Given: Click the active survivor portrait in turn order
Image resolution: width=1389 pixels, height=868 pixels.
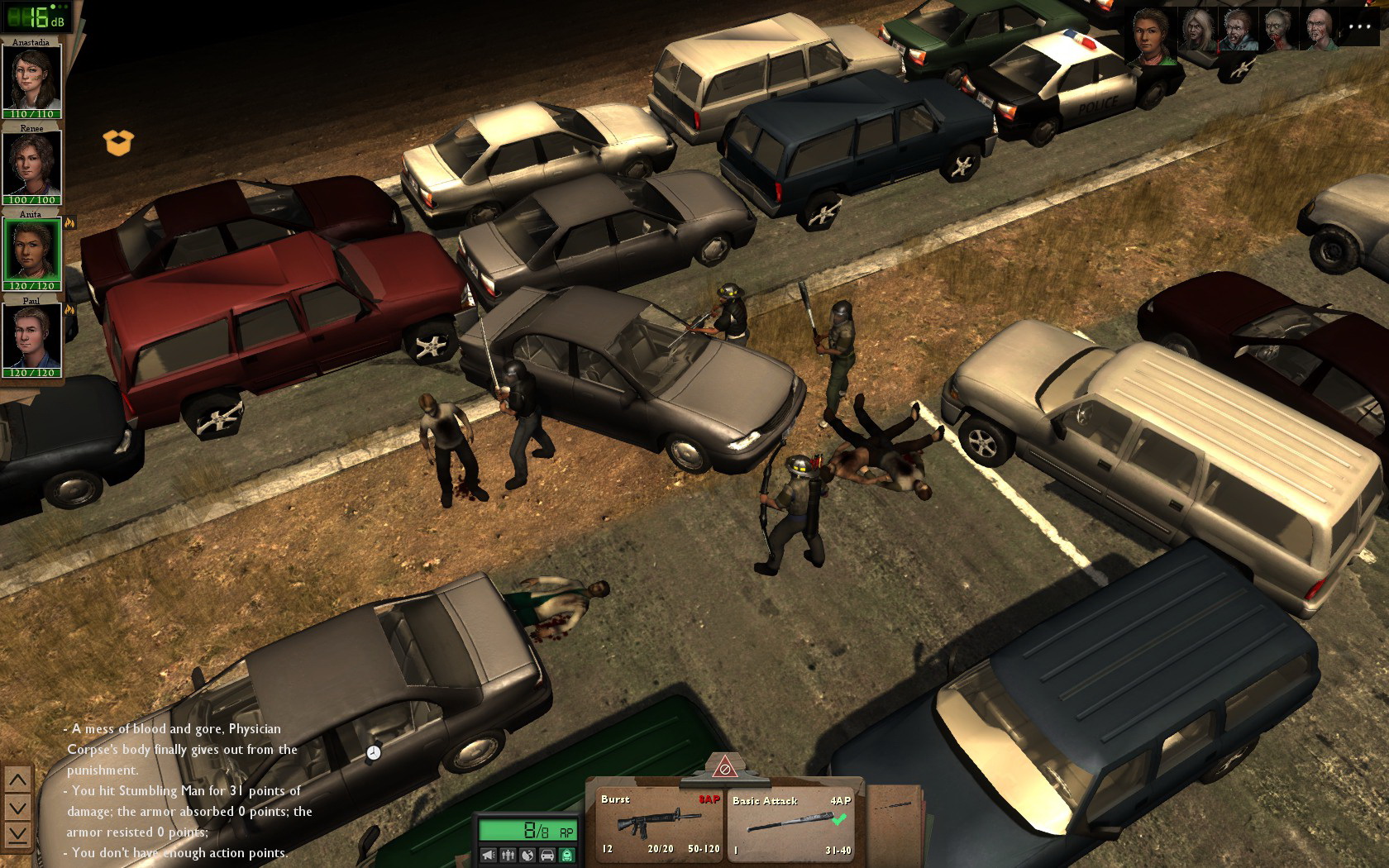Looking at the screenshot, I should coord(1152,35).
